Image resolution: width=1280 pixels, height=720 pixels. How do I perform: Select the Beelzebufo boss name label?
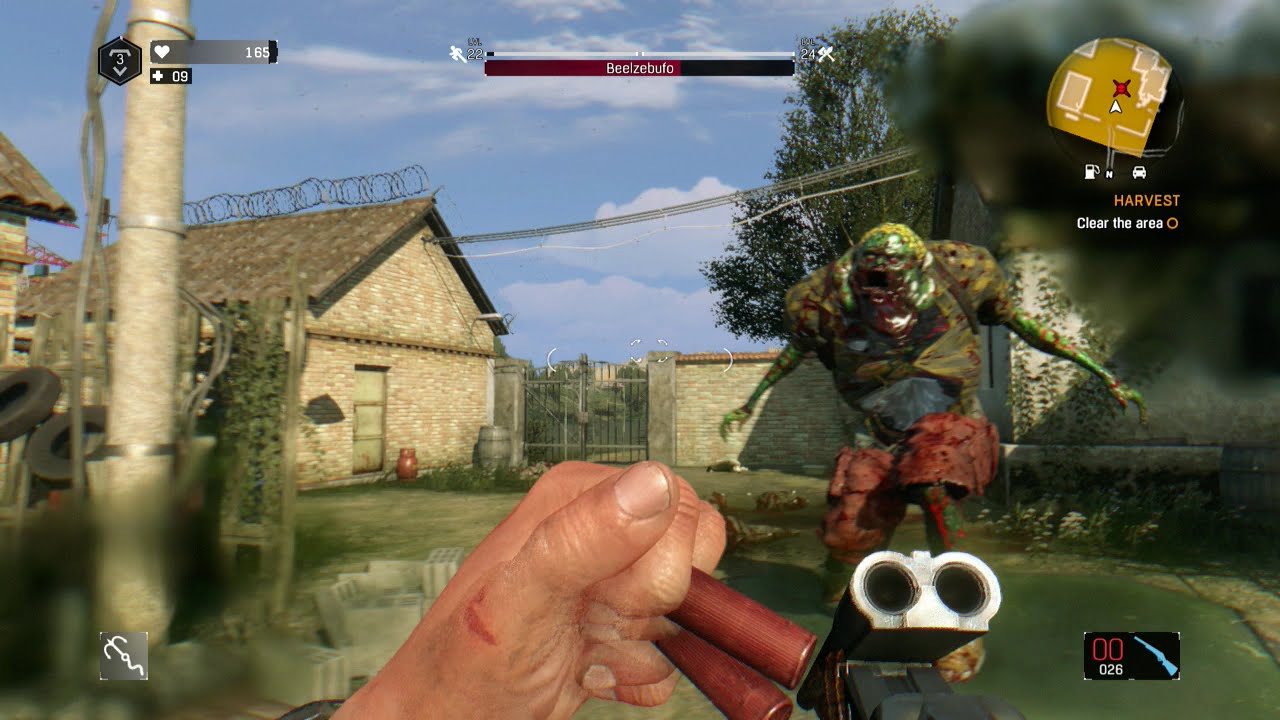(x=640, y=68)
